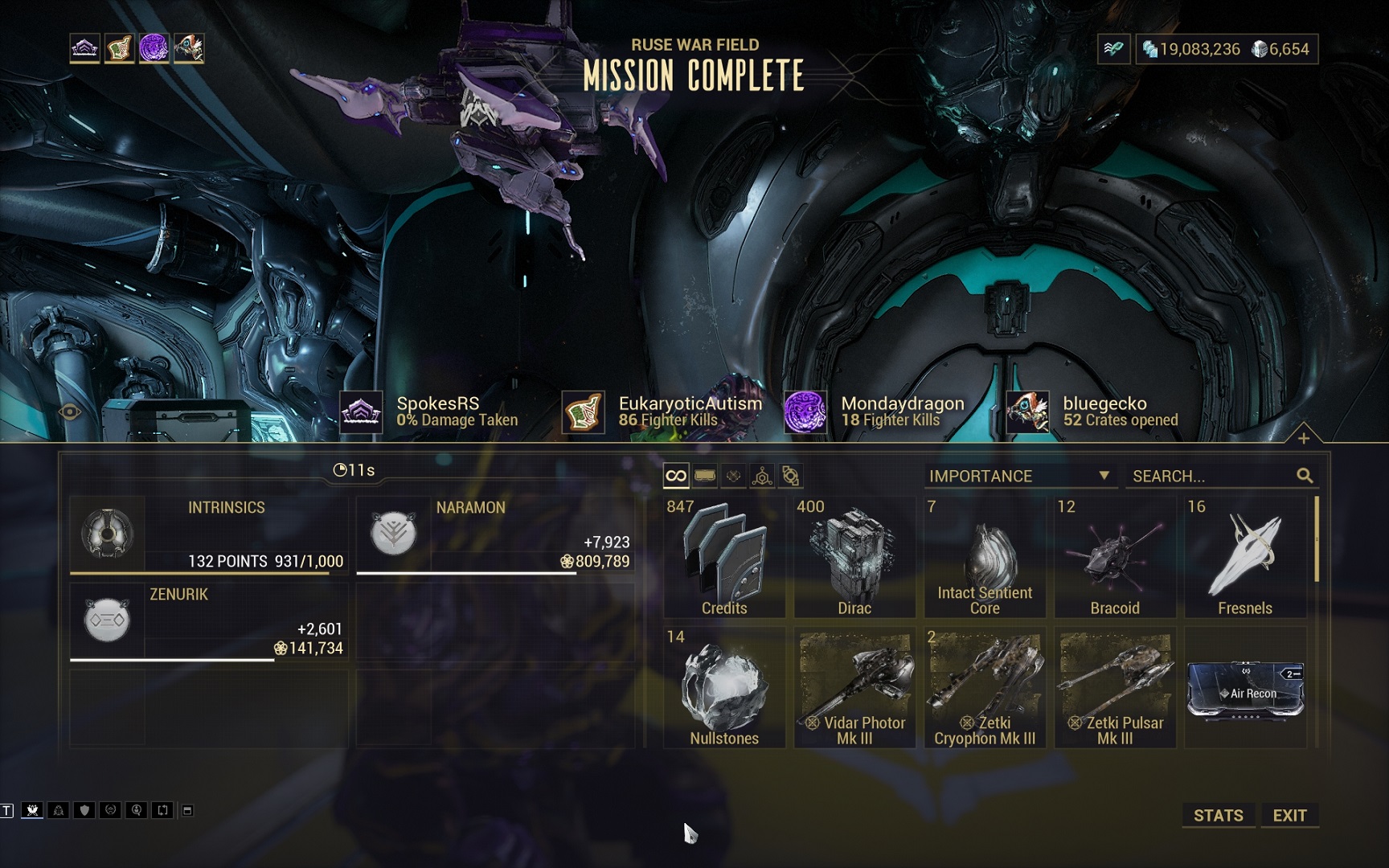Open the Naramon focus school panel

(495, 534)
